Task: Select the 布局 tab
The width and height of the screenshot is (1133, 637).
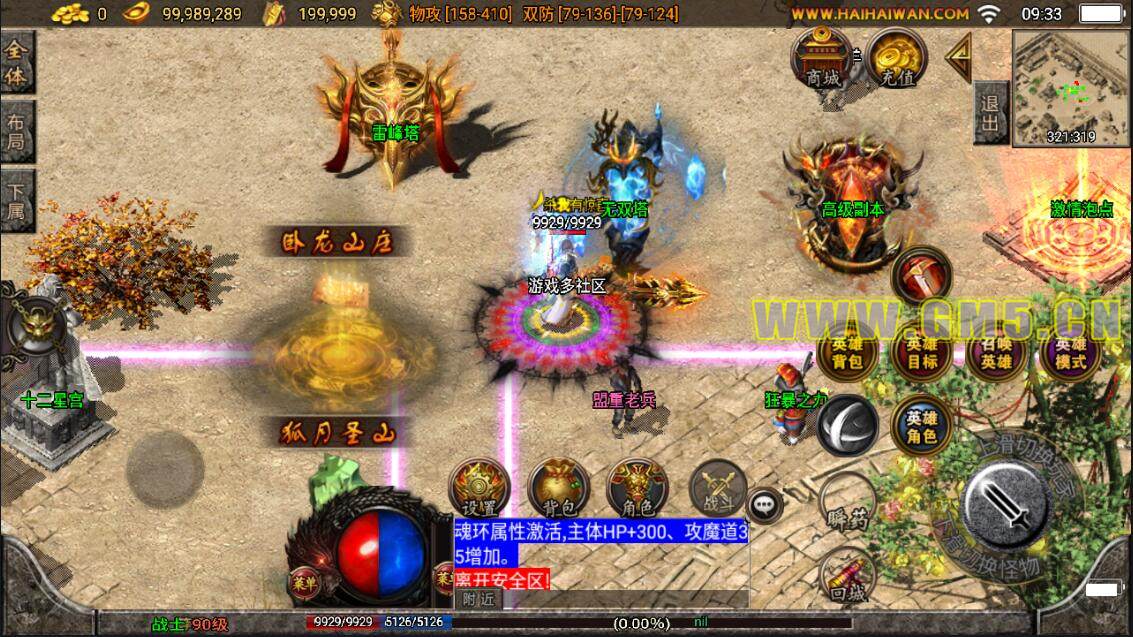Action: coord(17,132)
